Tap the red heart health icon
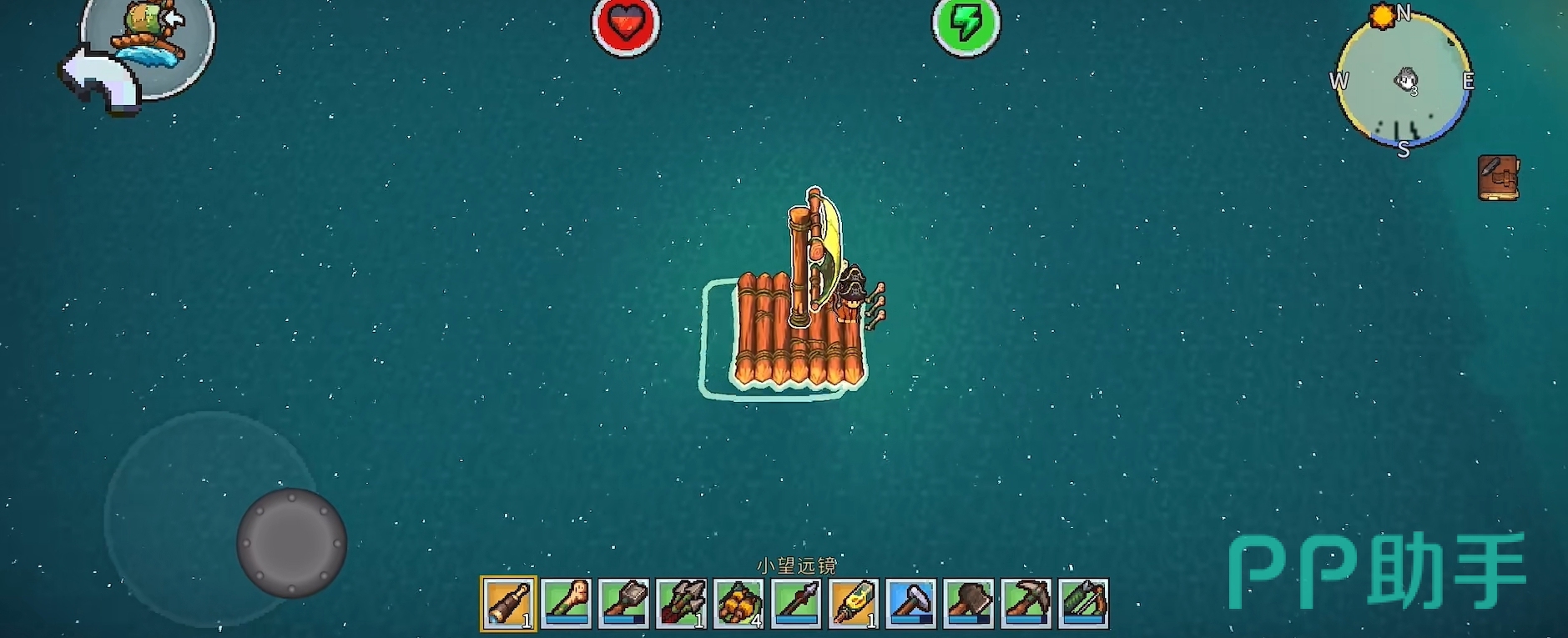1568x638 pixels. 626,24
